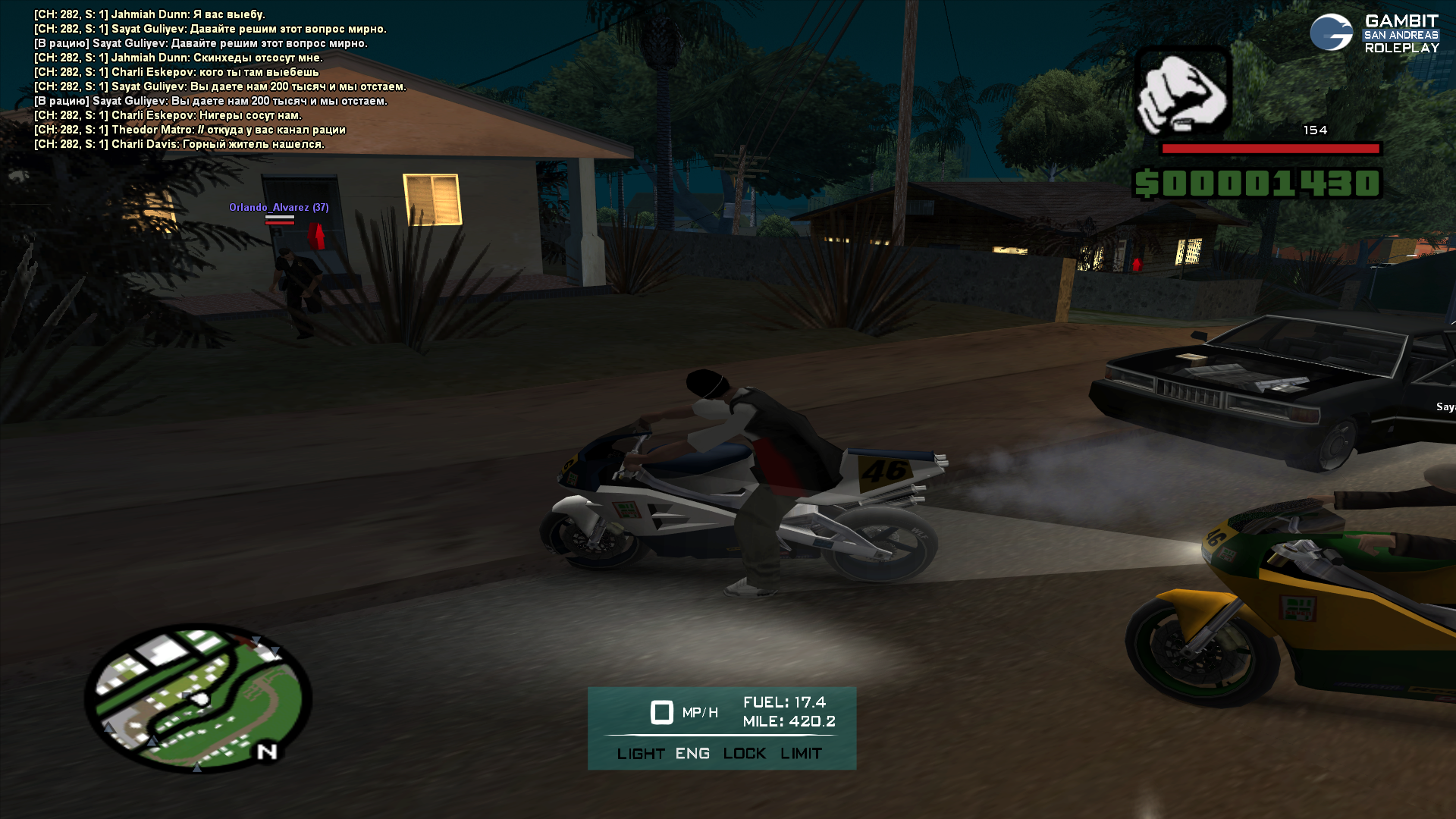Toggle the LIMIT speed limiter indicator
Viewport: 1456px width, 819px height.
801,754
